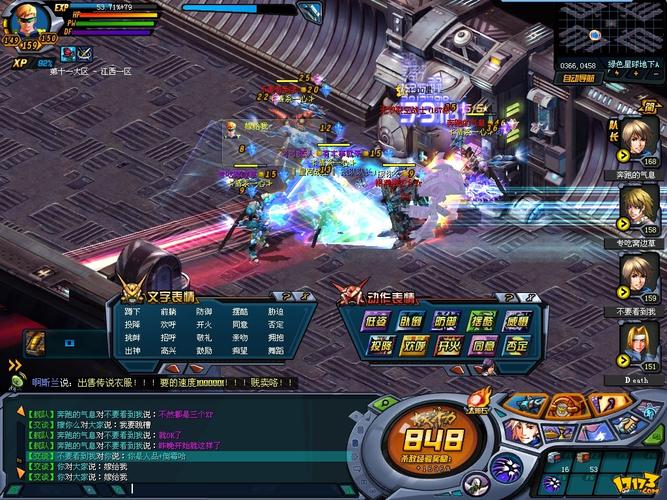The height and width of the screenshot is (500, 667).
Task: Close the 文字表情 panel
Action: (303, 297)
